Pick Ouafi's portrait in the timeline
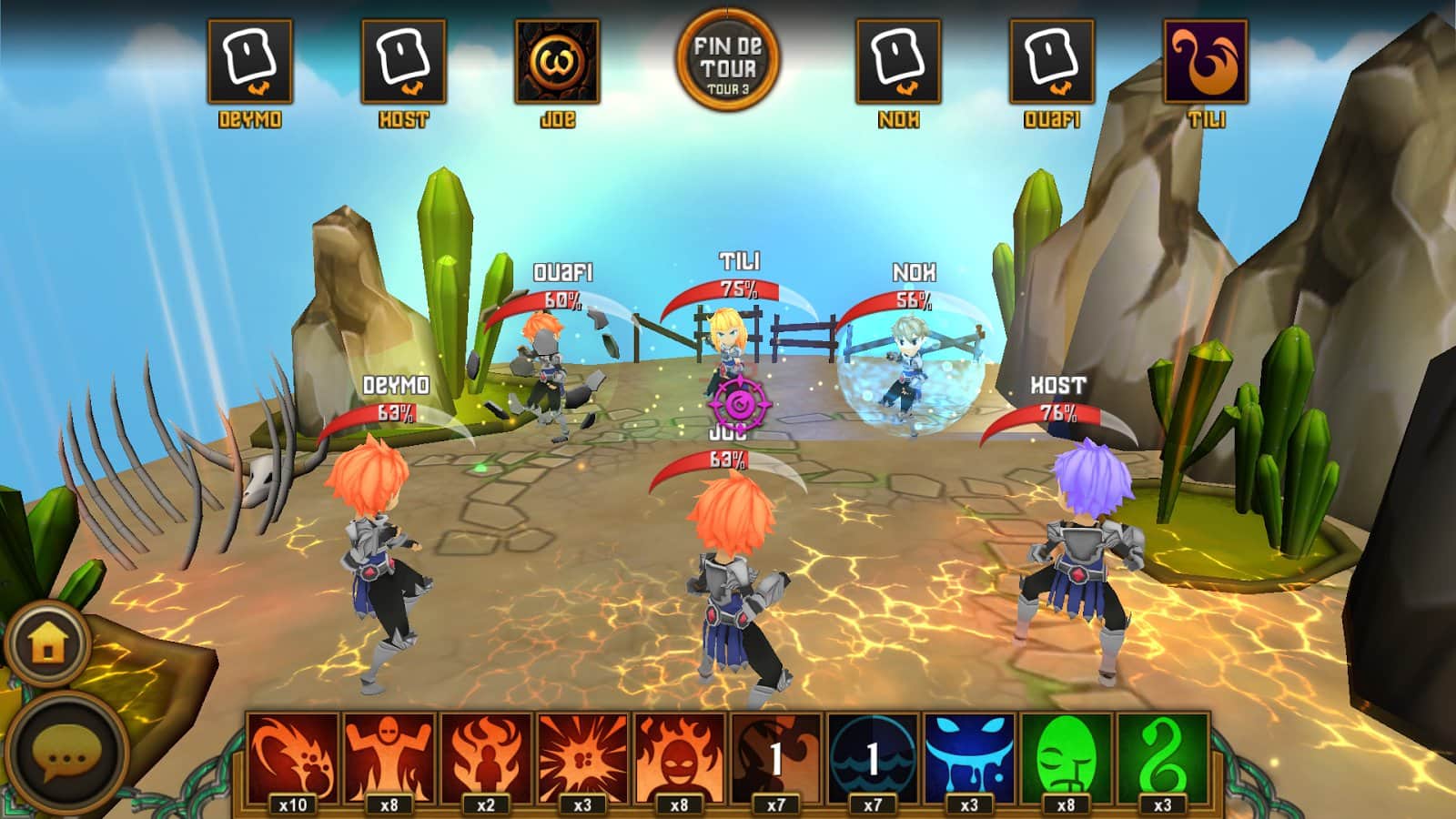Viewport: 1456px width, 819px height. point(1052,61)
